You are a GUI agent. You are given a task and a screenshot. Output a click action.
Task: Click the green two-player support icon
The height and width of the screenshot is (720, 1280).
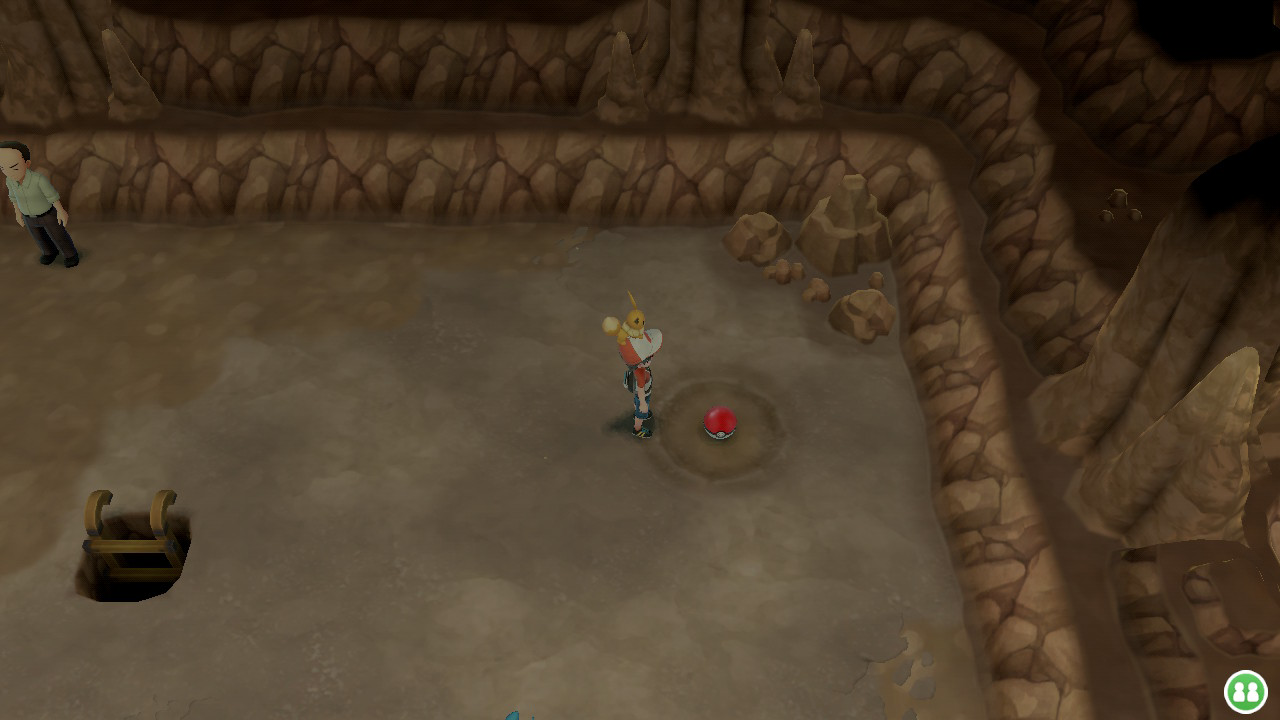(x=1245, y=691)
